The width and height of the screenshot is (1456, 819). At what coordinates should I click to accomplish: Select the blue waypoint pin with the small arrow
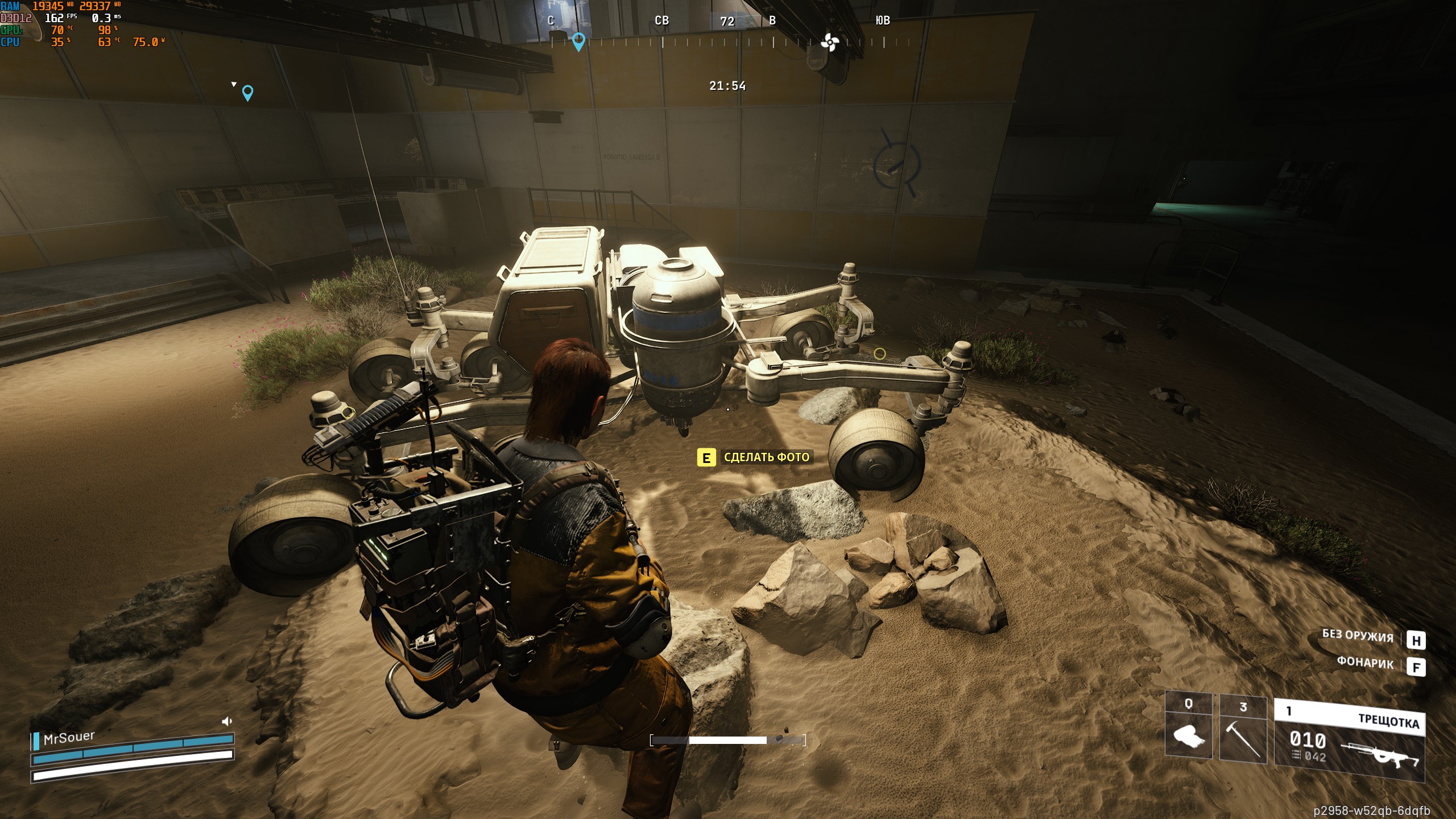click(x=247, y=92)
